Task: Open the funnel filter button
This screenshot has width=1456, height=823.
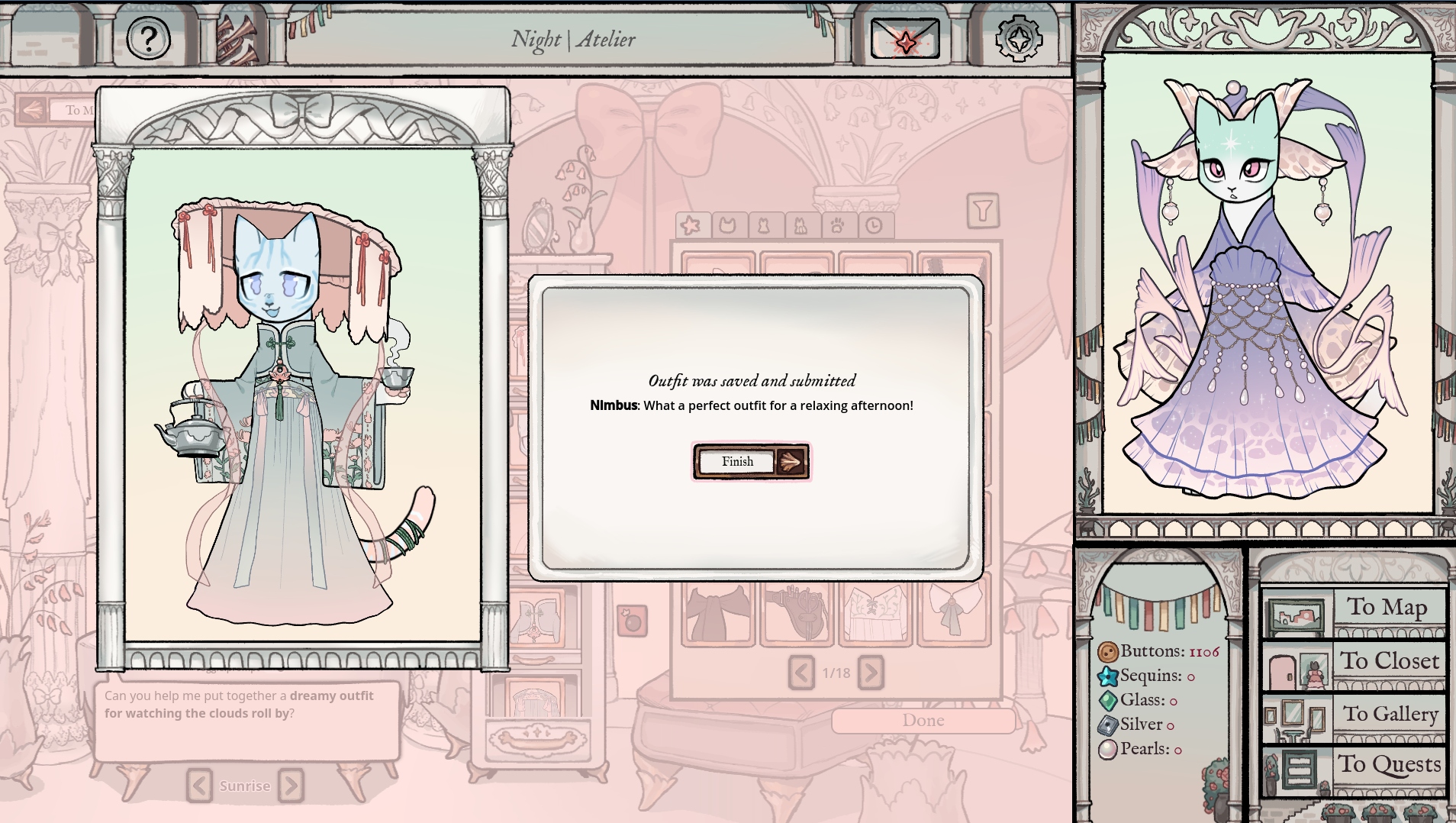Action: point(983,211)
